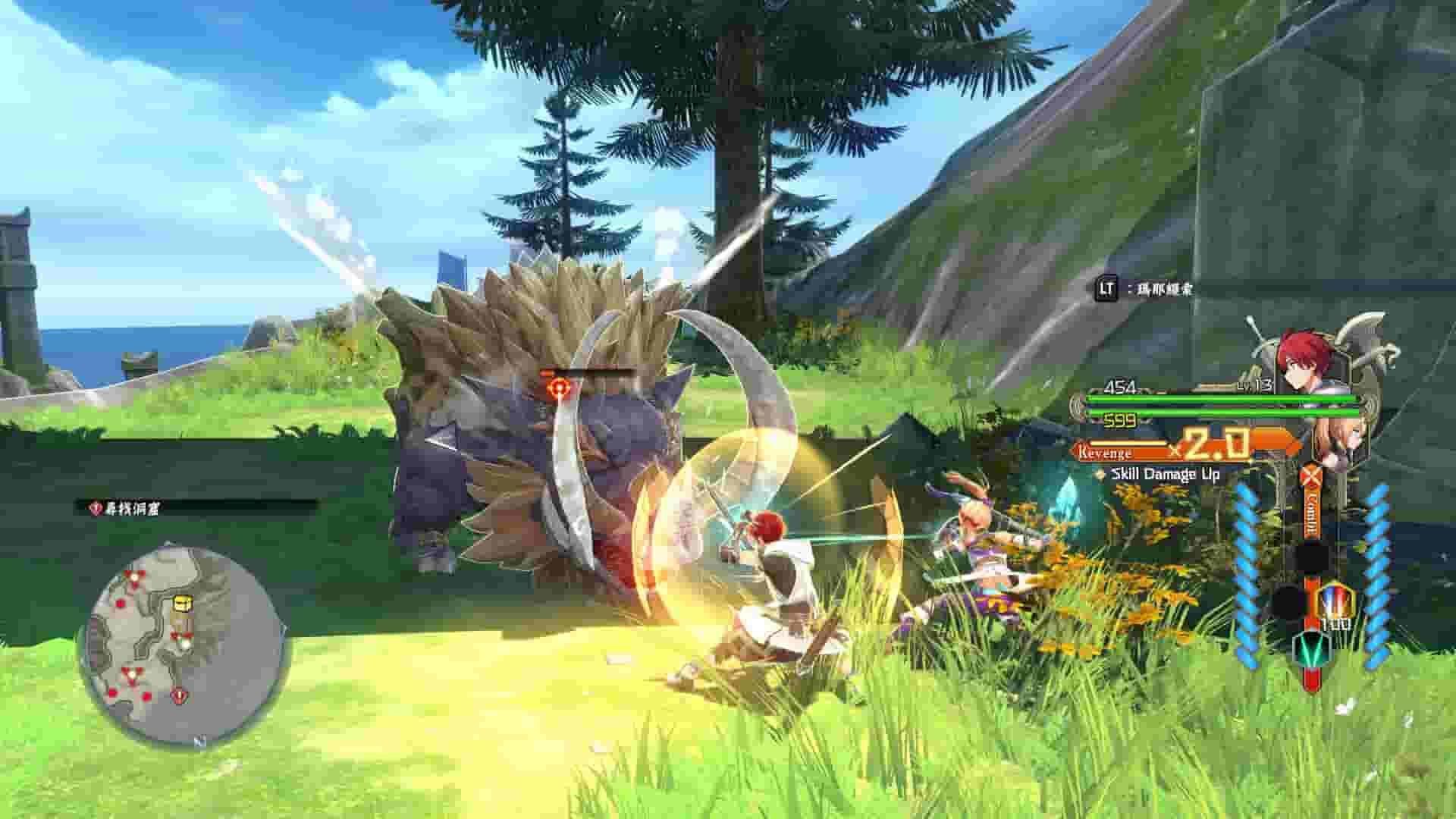The image size is (1456, 819).
Task: Toggle the X marker atop the Combo gauge
Action: (x=1310, y=473)
